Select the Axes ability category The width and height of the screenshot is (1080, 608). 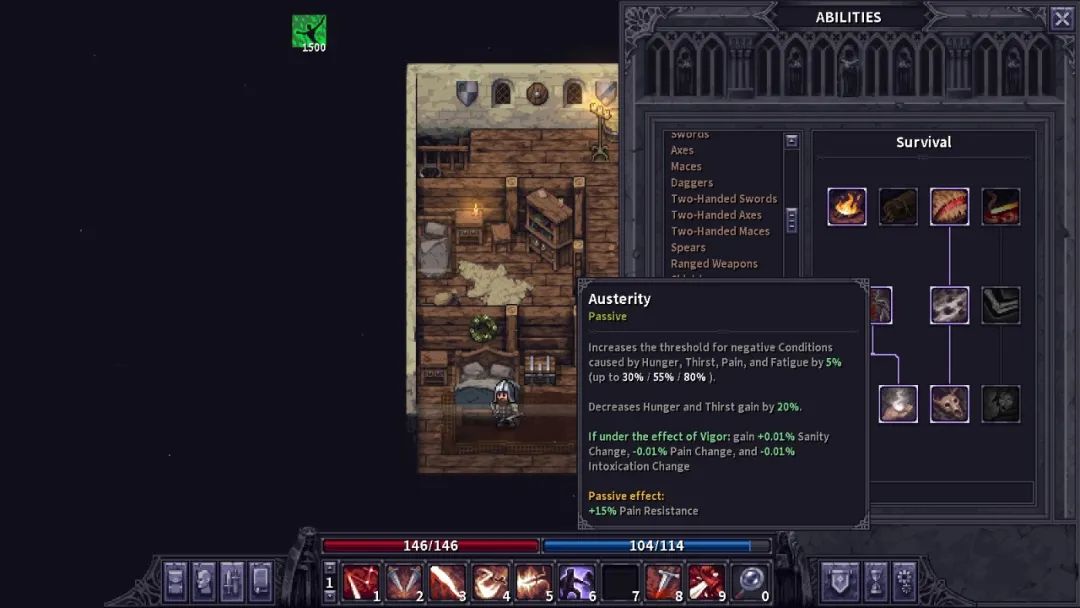tap(682, 150)
